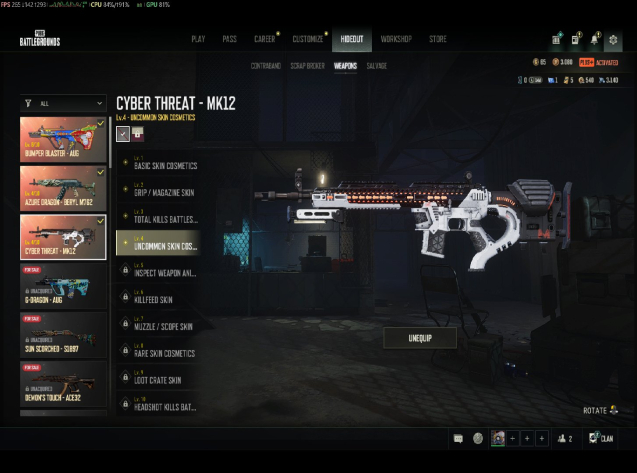Image resolution: width=637 pixels, height=473 pixels.
Task: Open the All weapons filter dropdown
Action: tap(64, 103)
